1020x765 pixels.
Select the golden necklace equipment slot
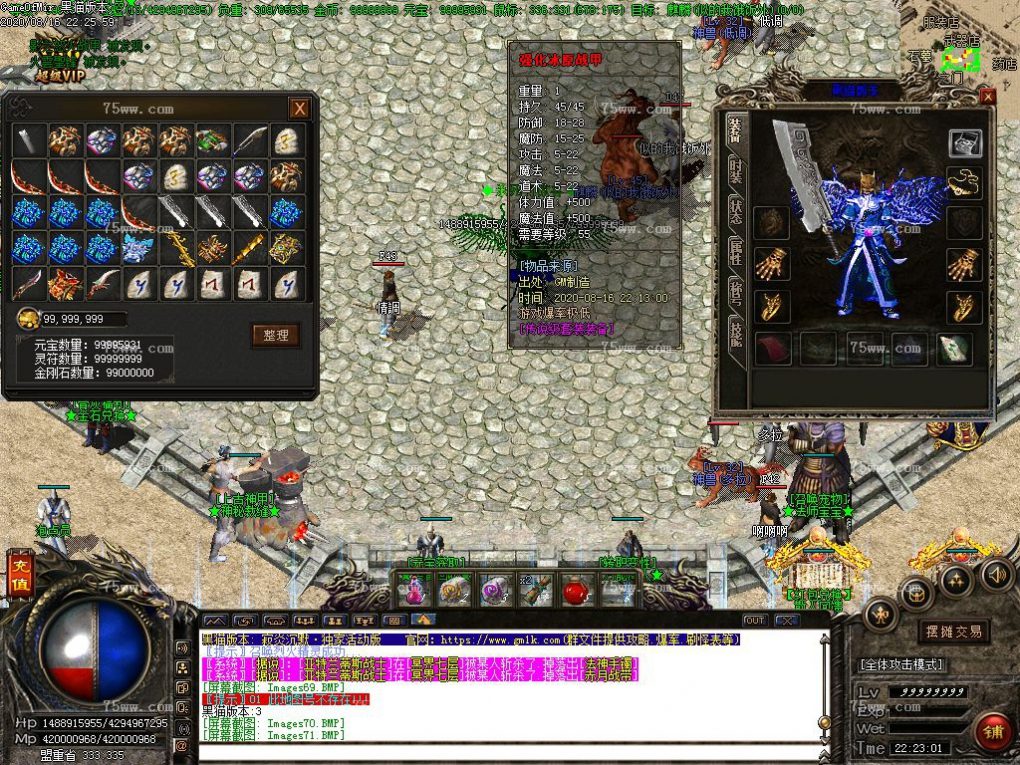[x=964, y=182]
